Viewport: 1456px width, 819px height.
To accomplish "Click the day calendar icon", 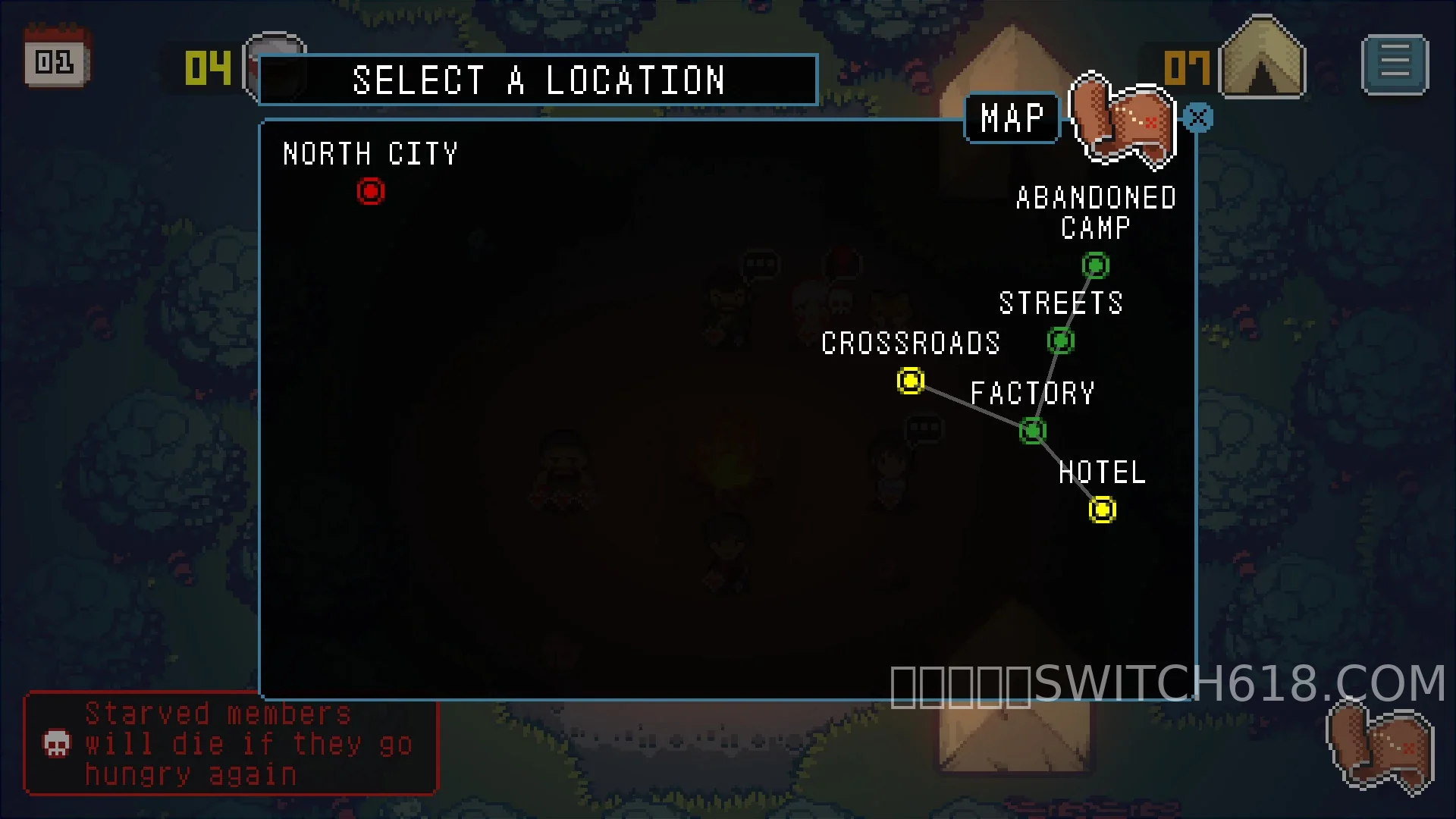I will tap(56, 58).
